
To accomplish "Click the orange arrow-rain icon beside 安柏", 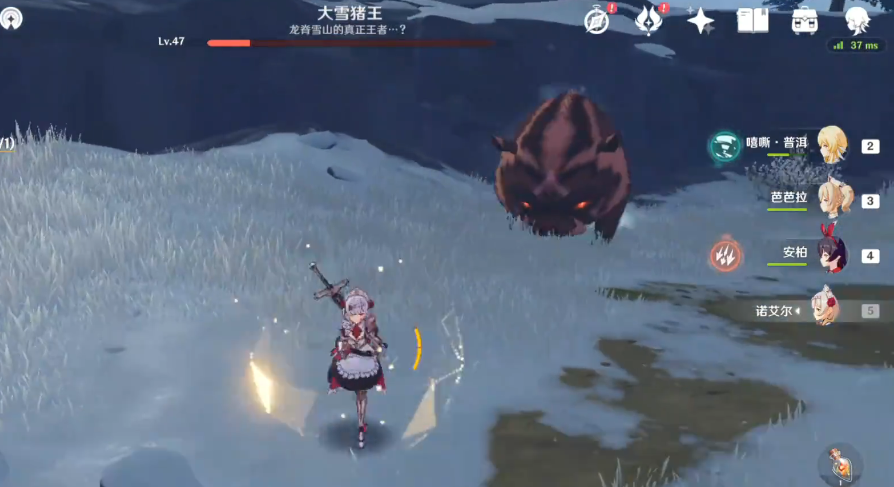I will click(725, 255).
